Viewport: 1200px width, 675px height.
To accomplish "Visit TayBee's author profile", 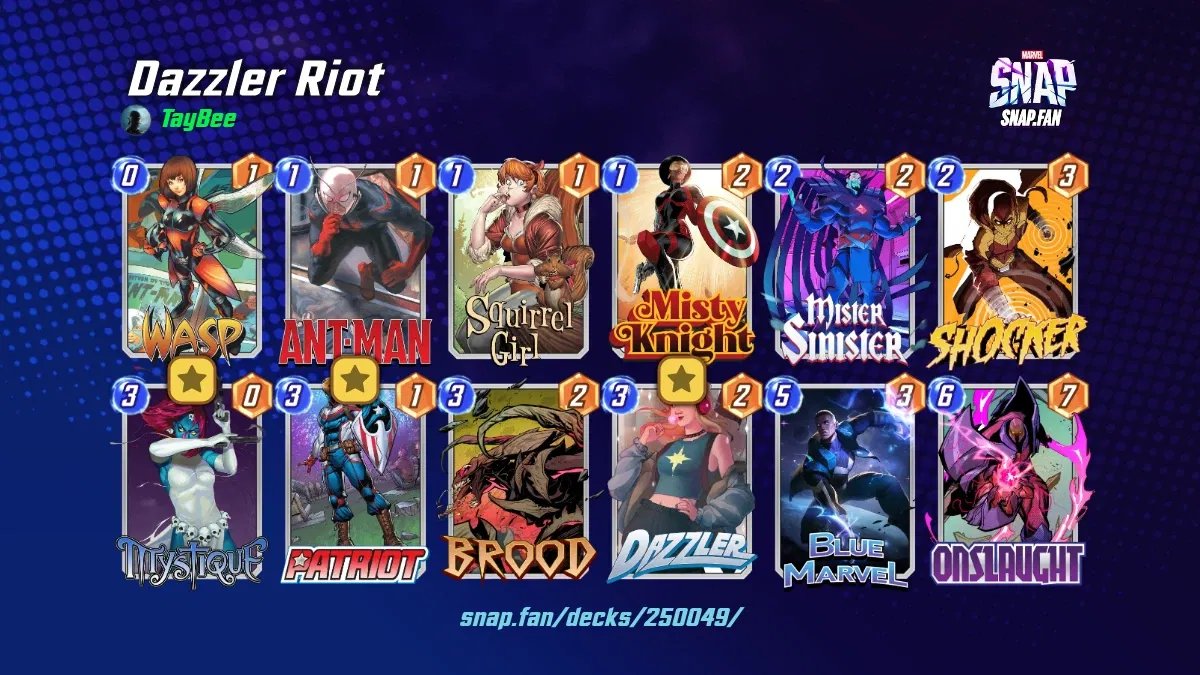I will [x=198, y=121].
